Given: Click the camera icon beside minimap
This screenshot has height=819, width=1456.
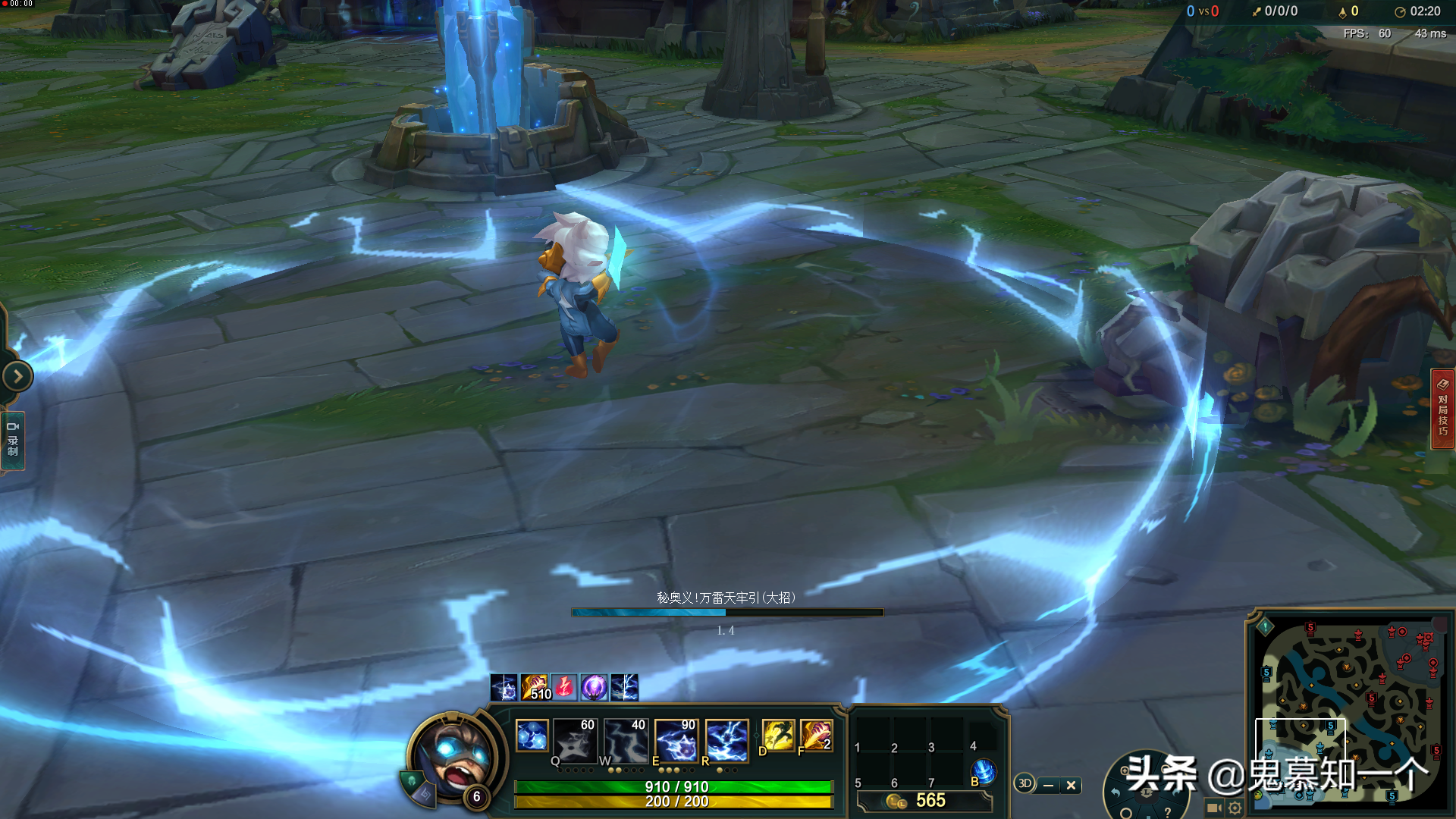Looking at the screenshot, I should (x=1213, y=808).
